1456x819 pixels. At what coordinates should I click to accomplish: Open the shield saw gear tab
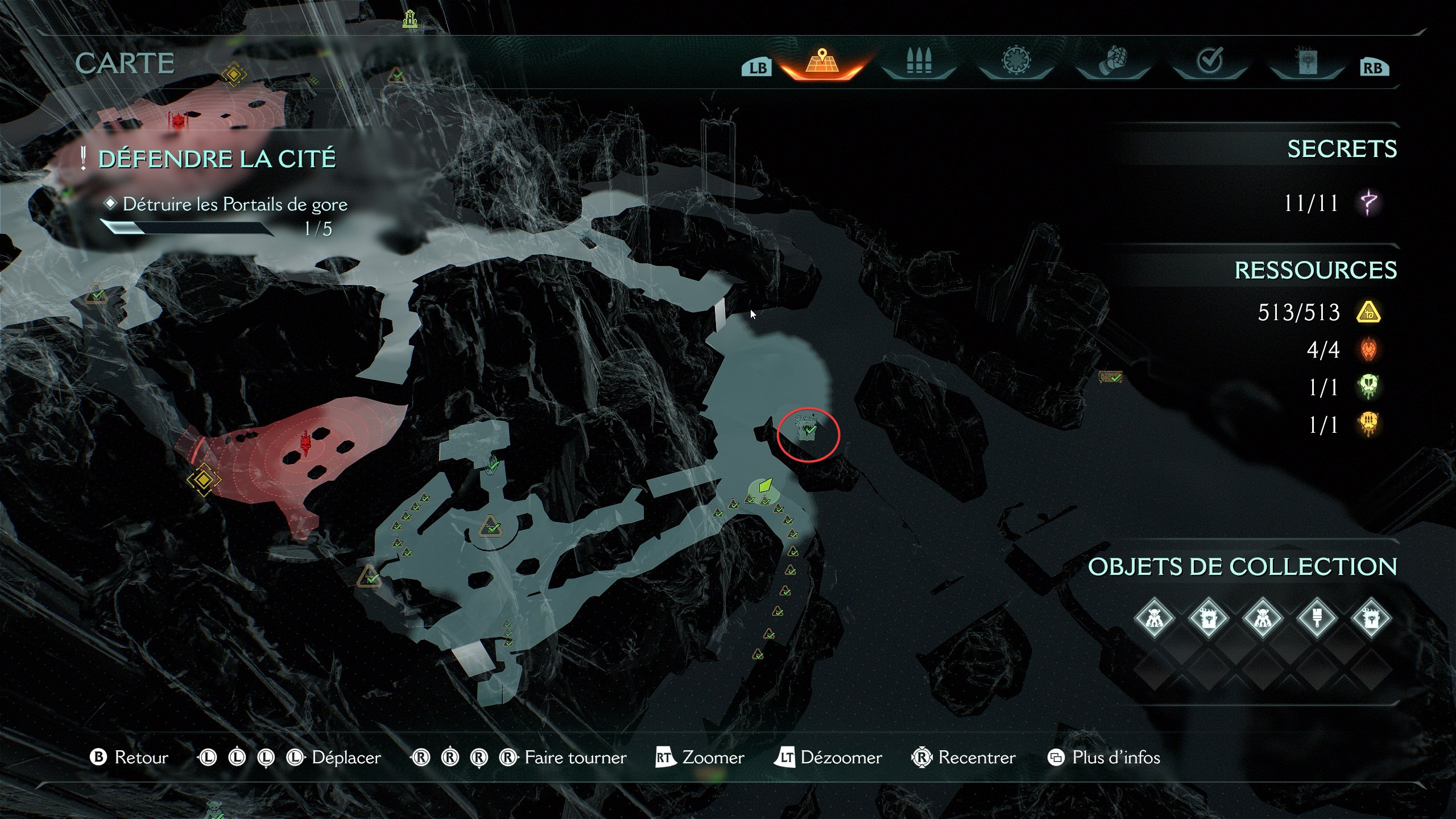point(1016,63)
